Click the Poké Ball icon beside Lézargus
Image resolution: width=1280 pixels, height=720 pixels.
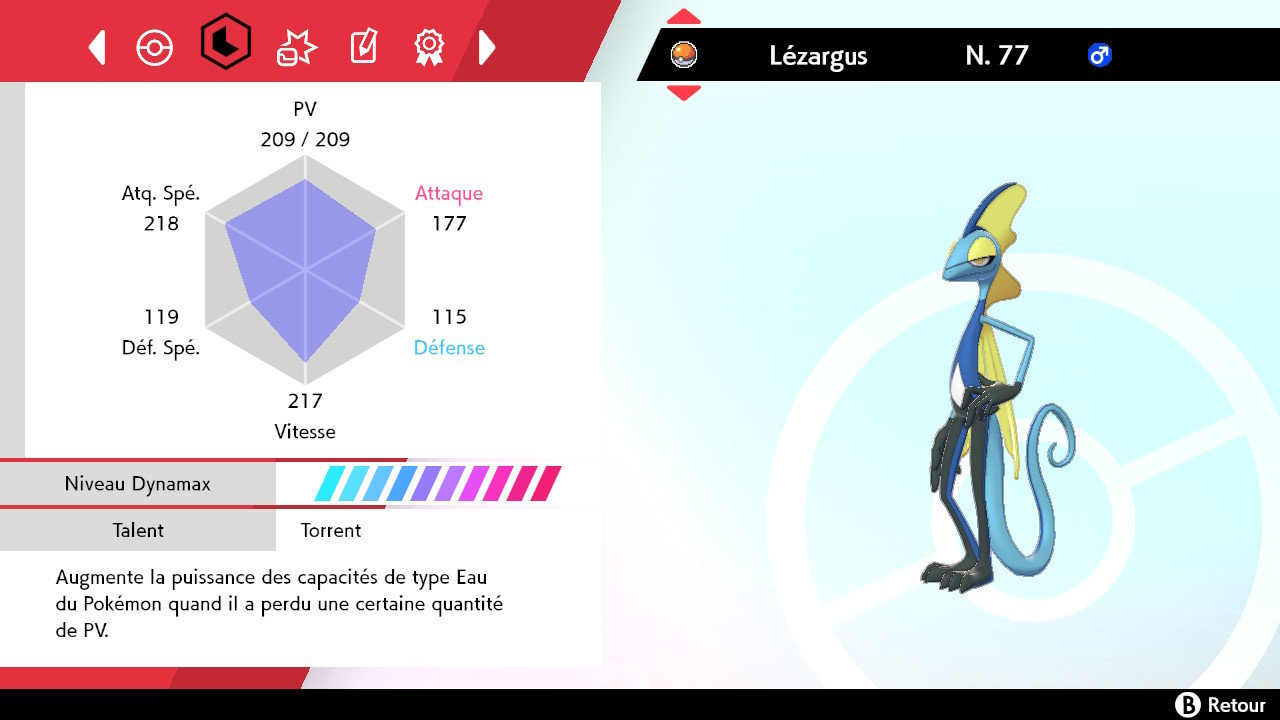[x=683, y=55]
